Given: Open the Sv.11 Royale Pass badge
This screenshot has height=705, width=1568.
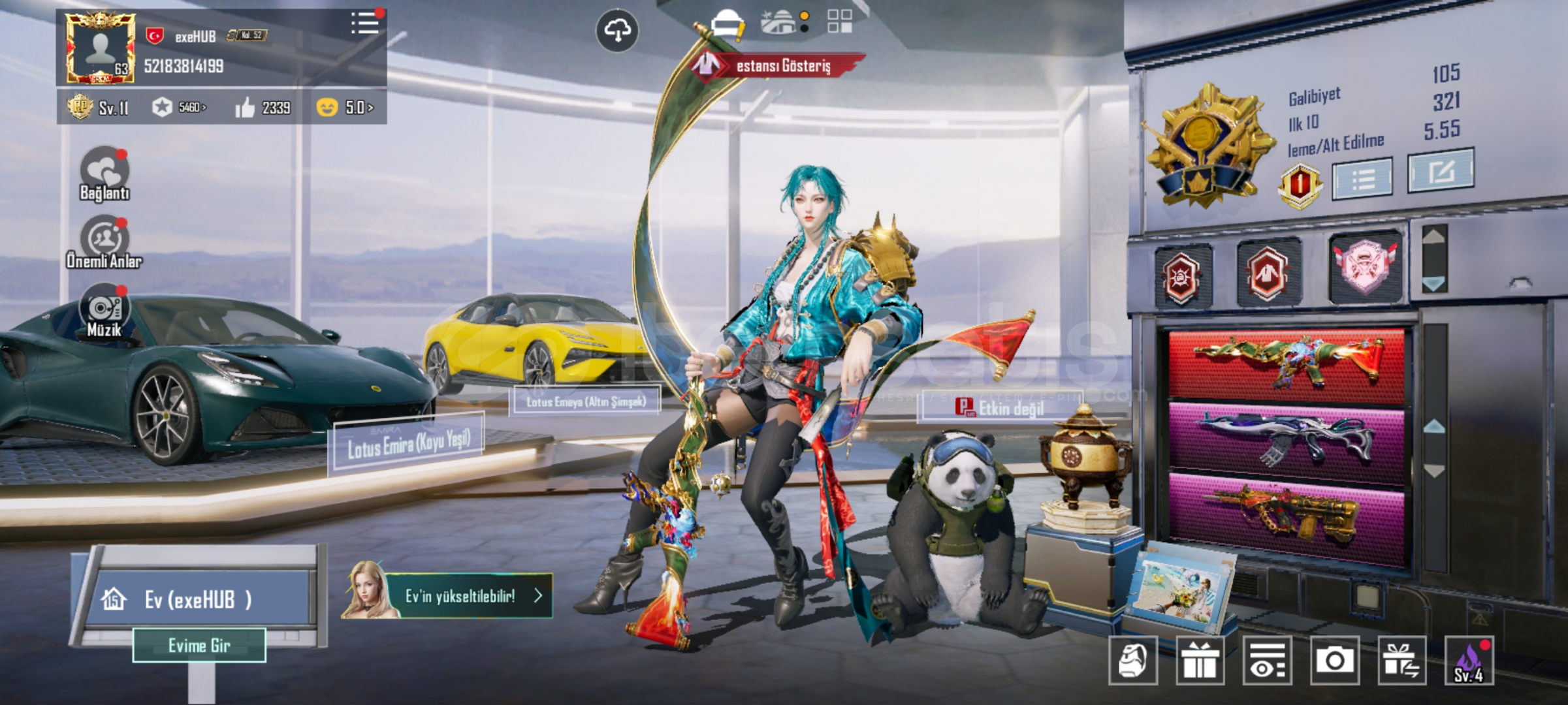Looking at the screenshot, I should [x=98, y=108].
